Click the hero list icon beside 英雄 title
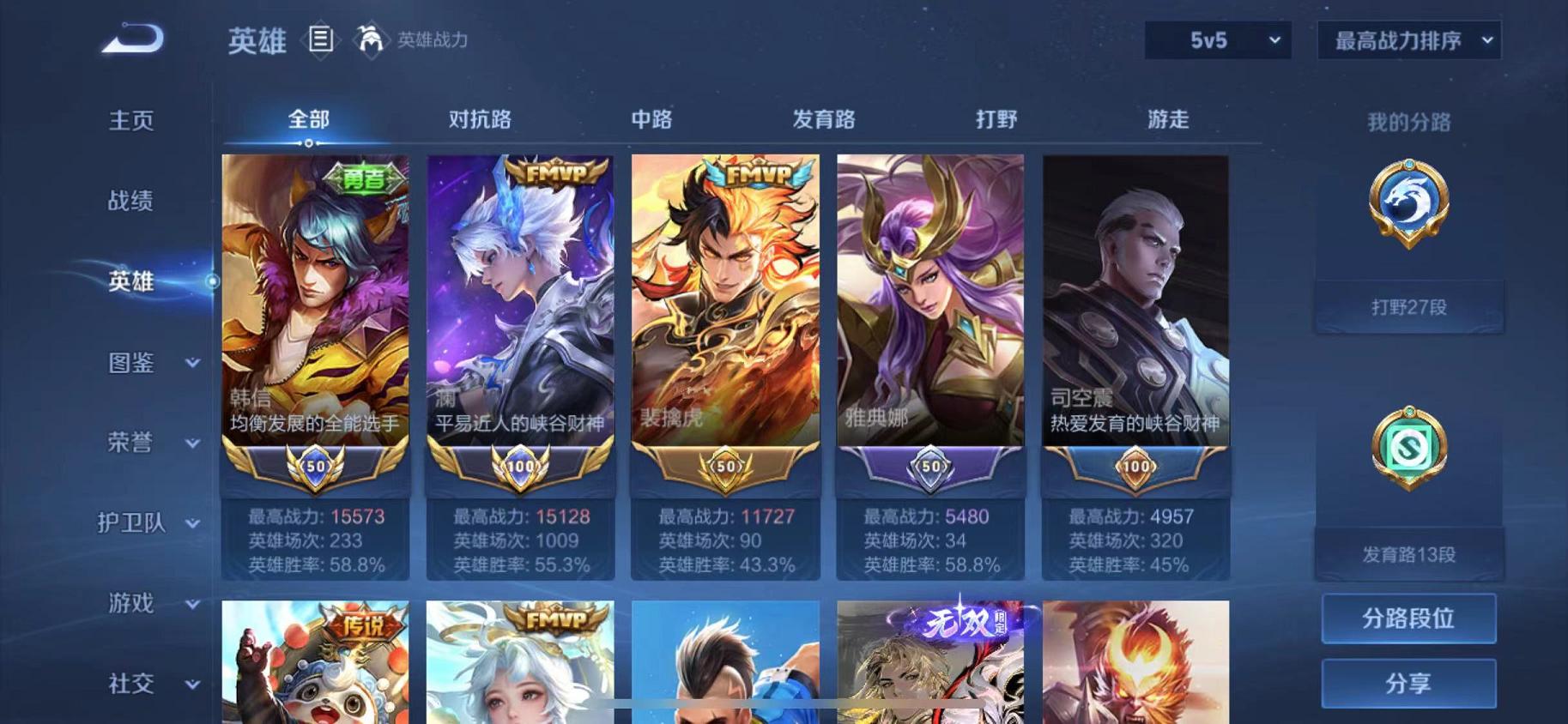1568x724 pixels. tap(321, 40)
